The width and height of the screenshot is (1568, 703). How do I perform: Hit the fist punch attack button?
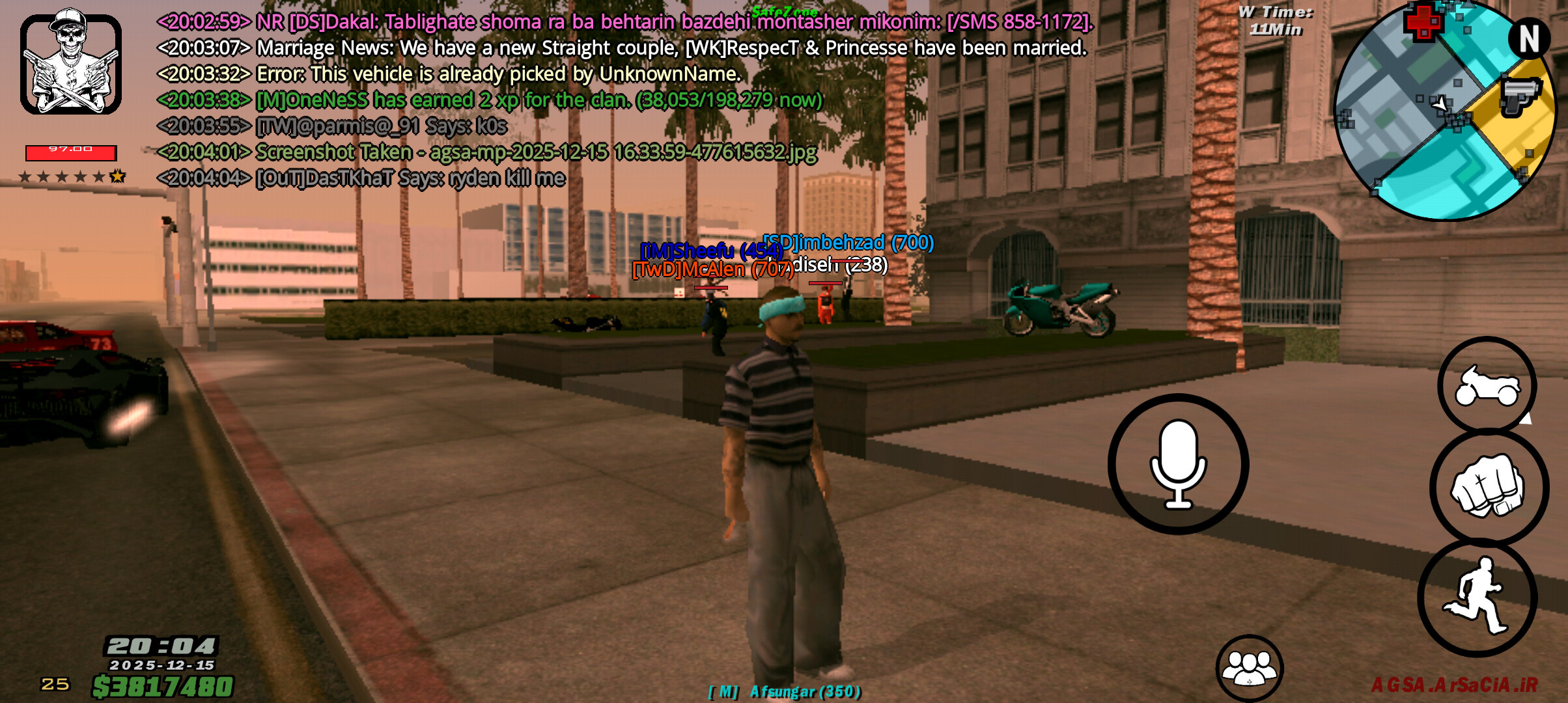(x=1489, y=487)
